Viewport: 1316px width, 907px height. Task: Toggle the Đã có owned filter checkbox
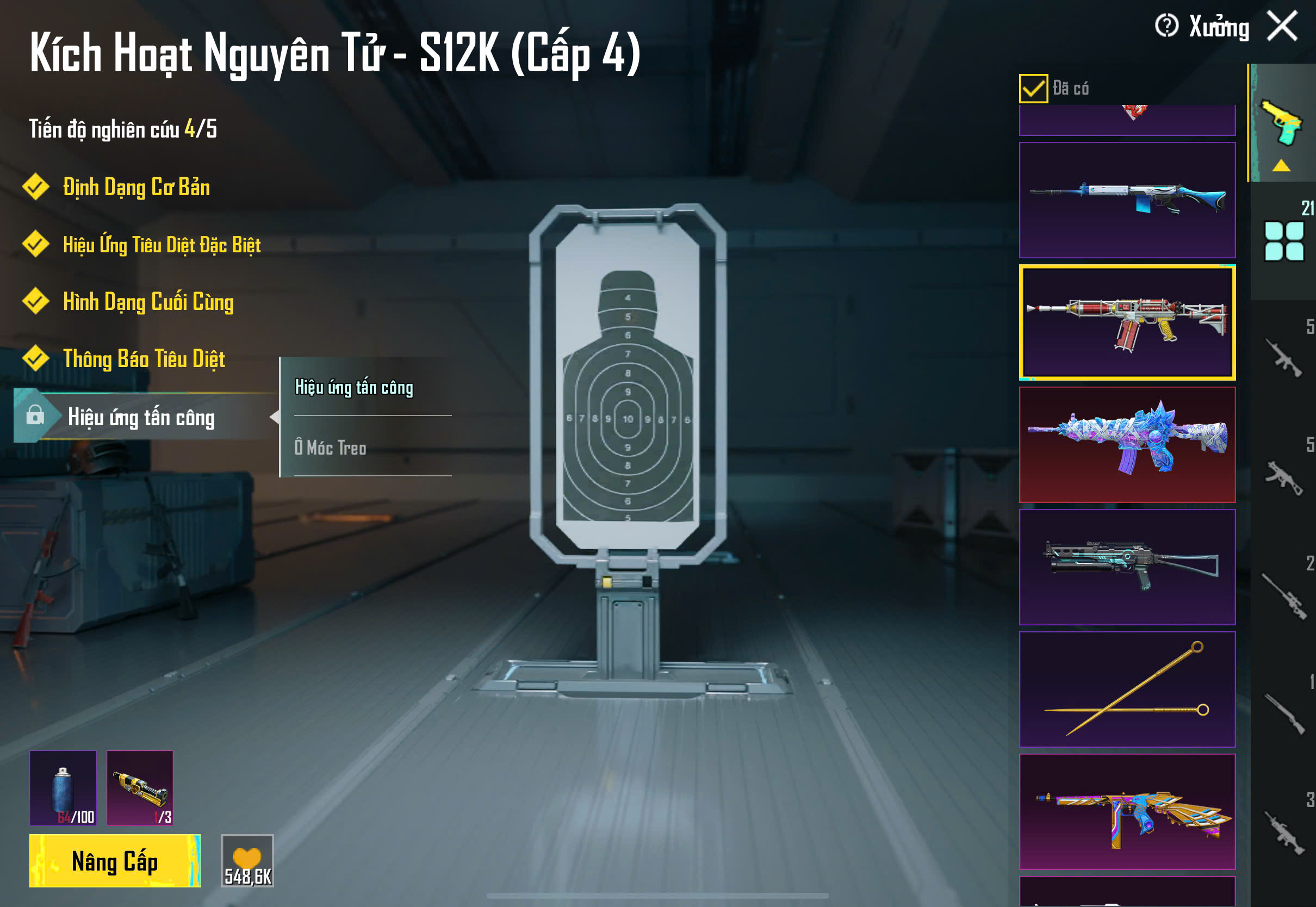1033,89
